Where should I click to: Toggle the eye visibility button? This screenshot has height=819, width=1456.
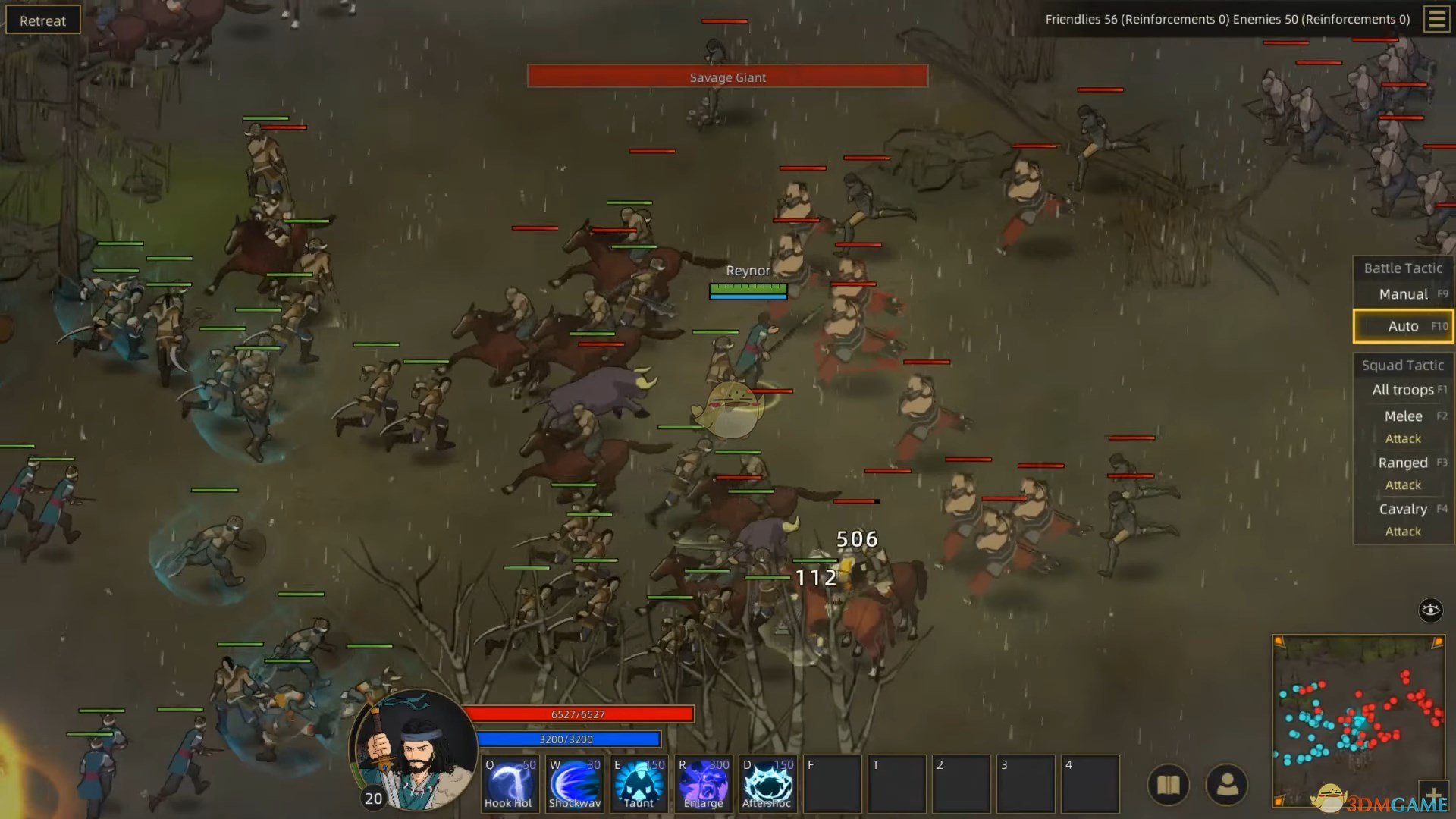coord(1430,610)
